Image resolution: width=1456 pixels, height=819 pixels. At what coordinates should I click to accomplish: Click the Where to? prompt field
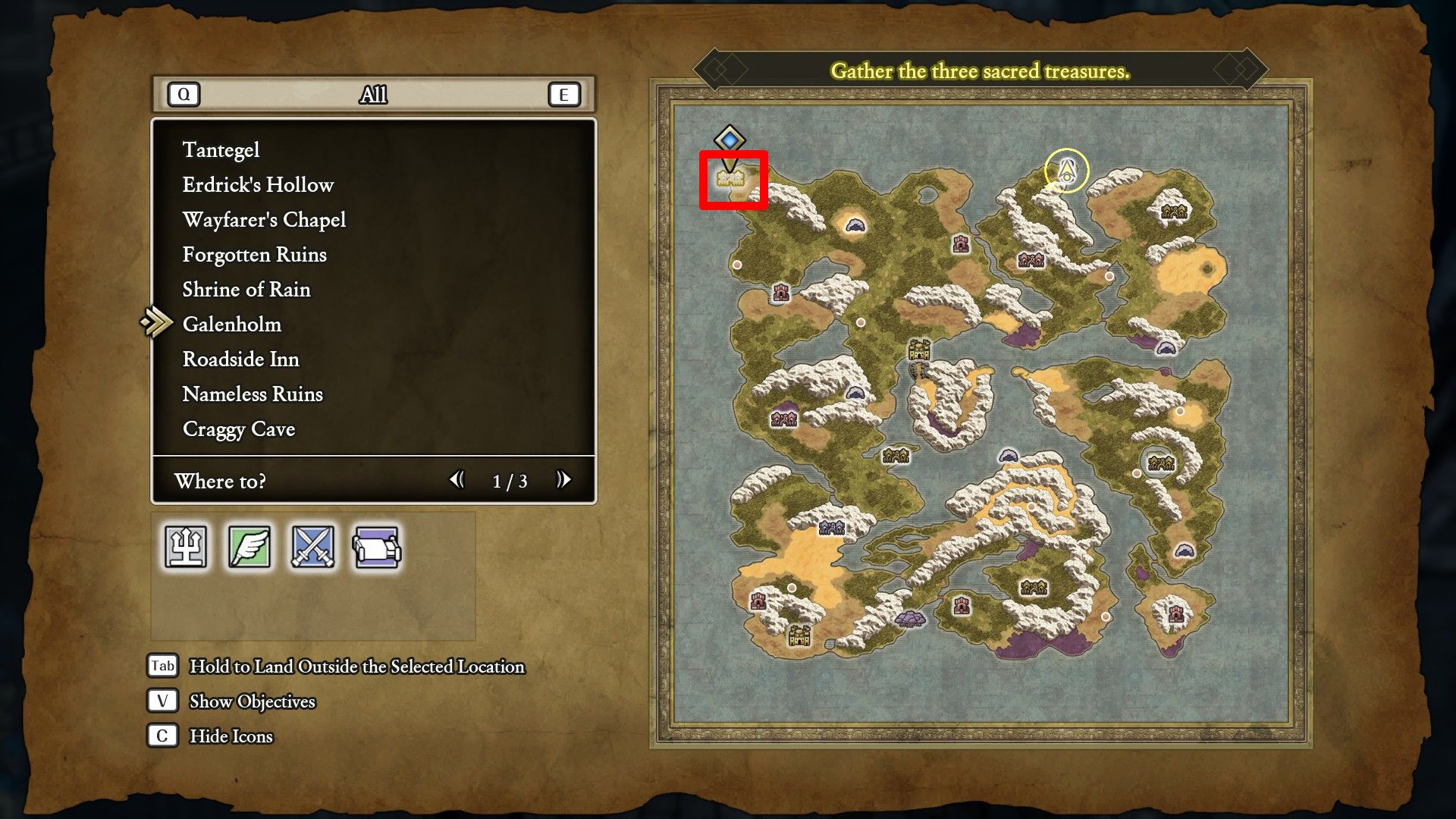[x=221, y=482]
